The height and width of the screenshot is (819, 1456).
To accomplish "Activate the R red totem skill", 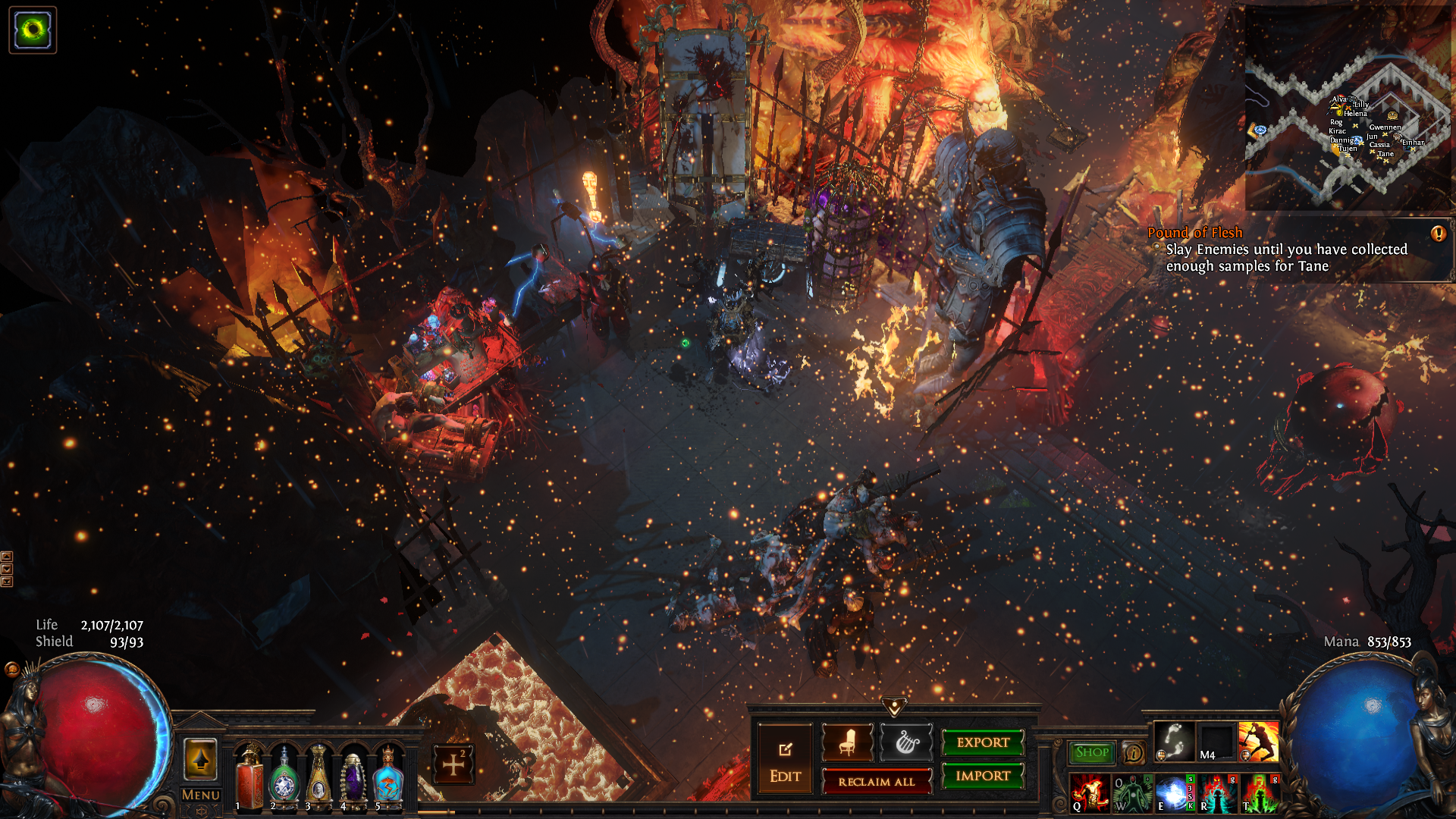I will [1216, 793].
